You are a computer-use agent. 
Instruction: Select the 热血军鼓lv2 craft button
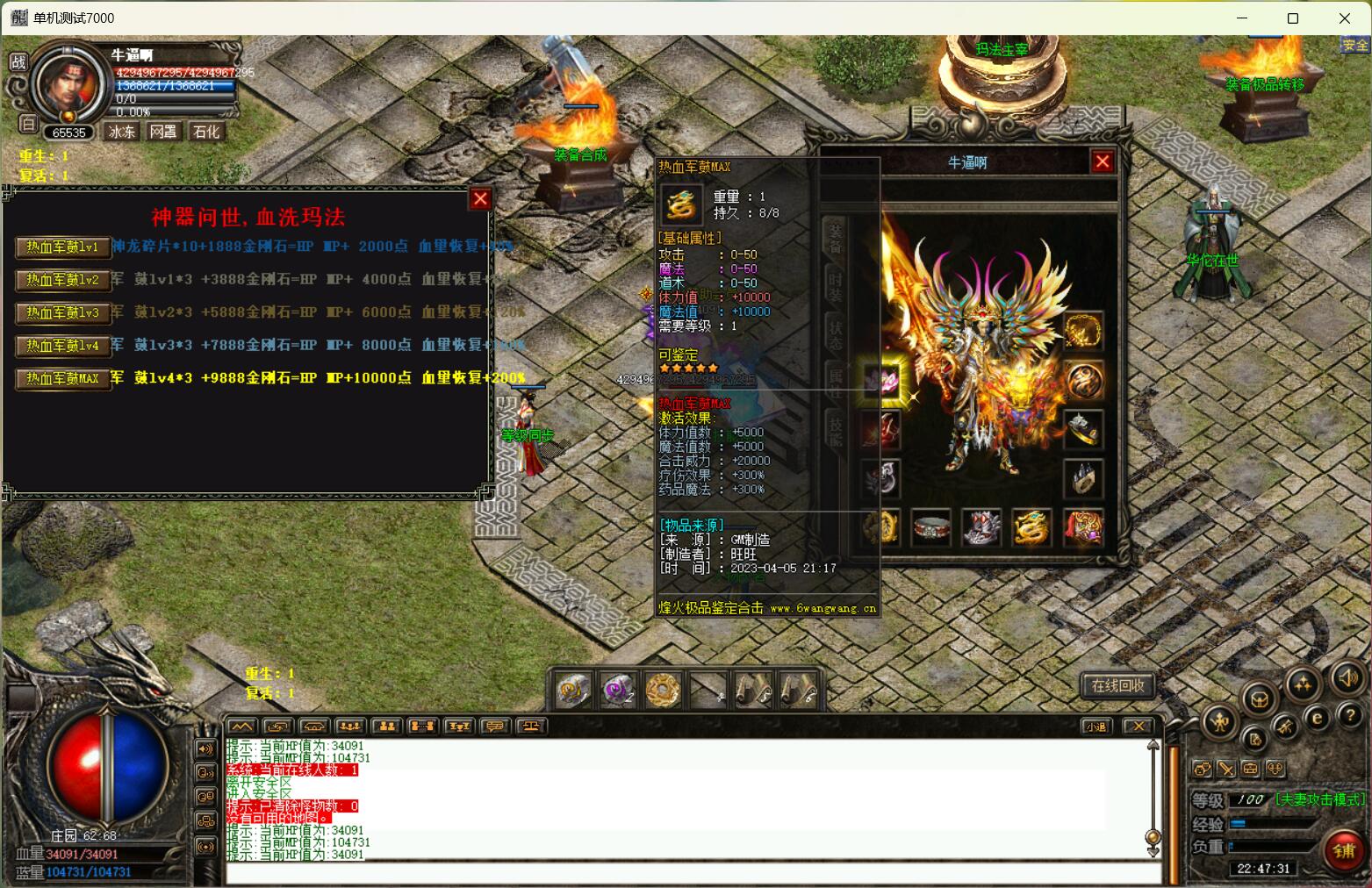coord(62,280)
